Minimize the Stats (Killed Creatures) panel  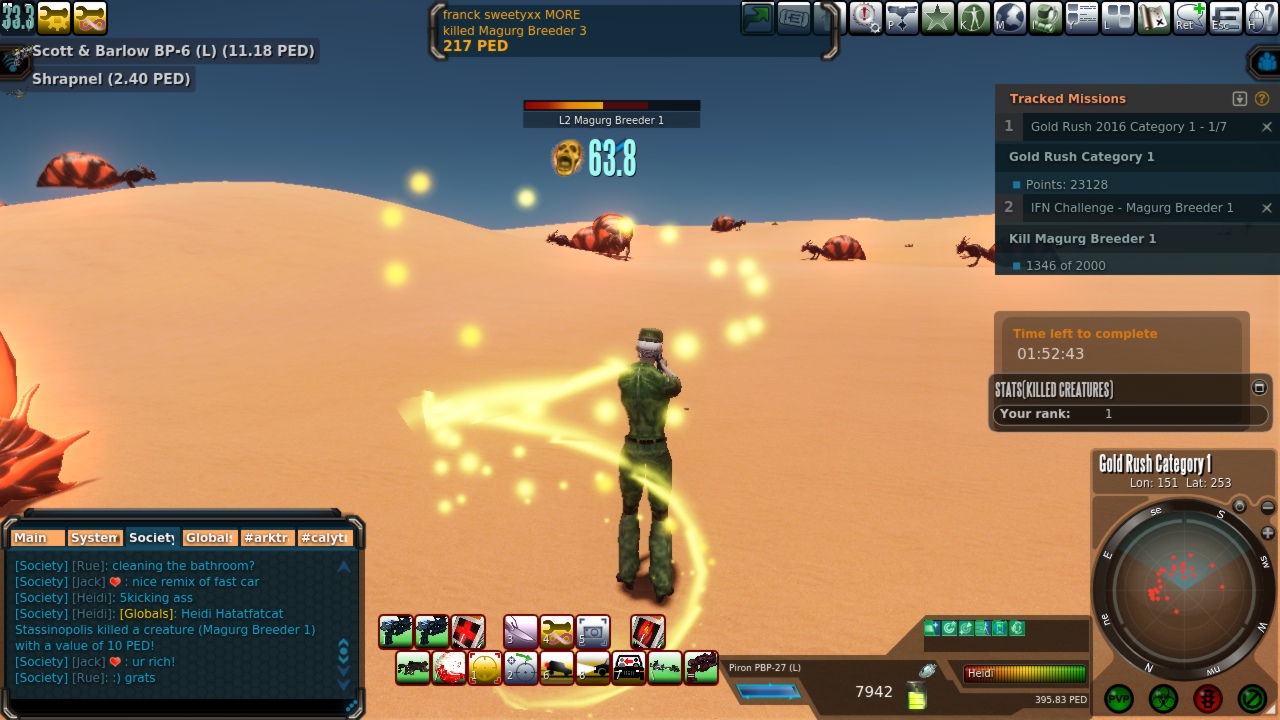[x=1259, y=388]
